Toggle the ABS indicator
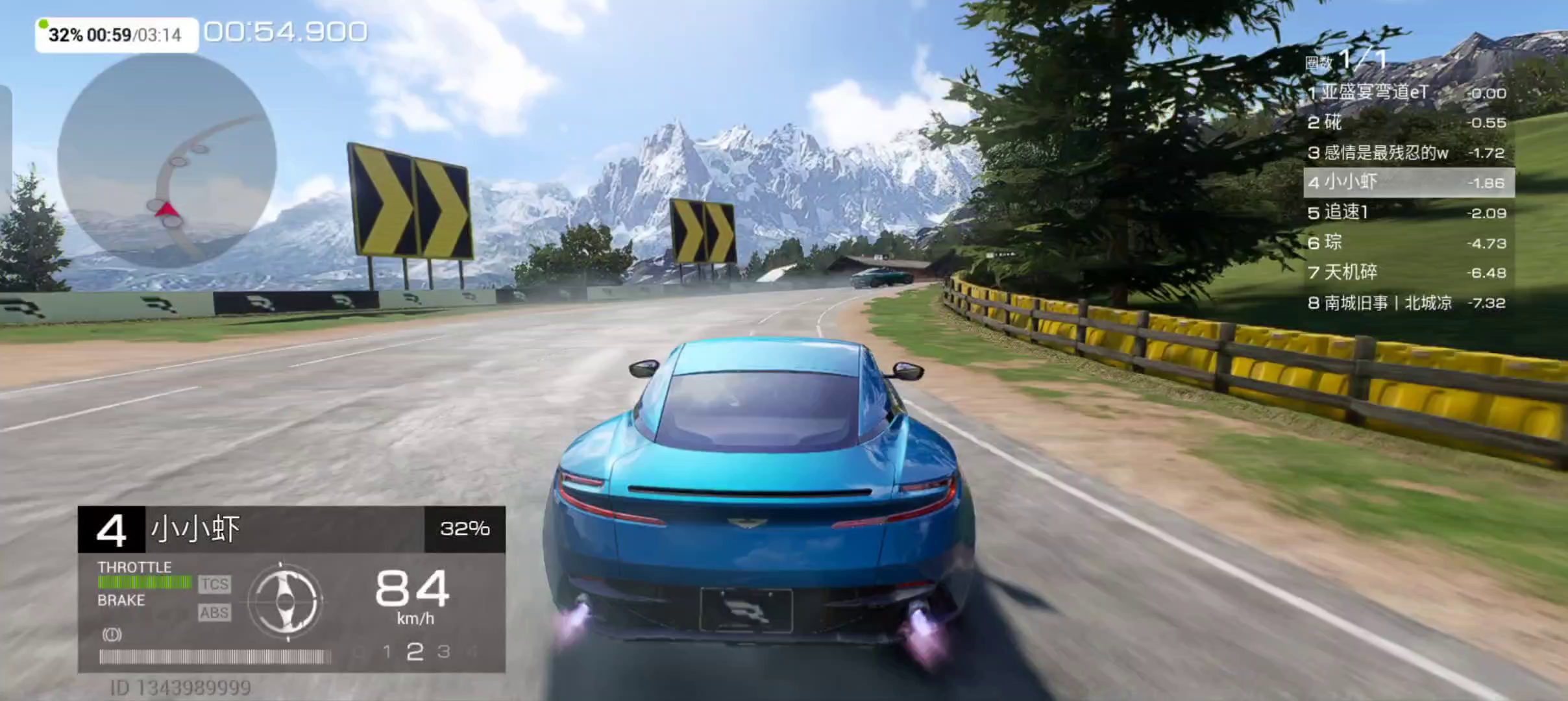Viewport: 1568px width, 701px height. tap(215, 613)
